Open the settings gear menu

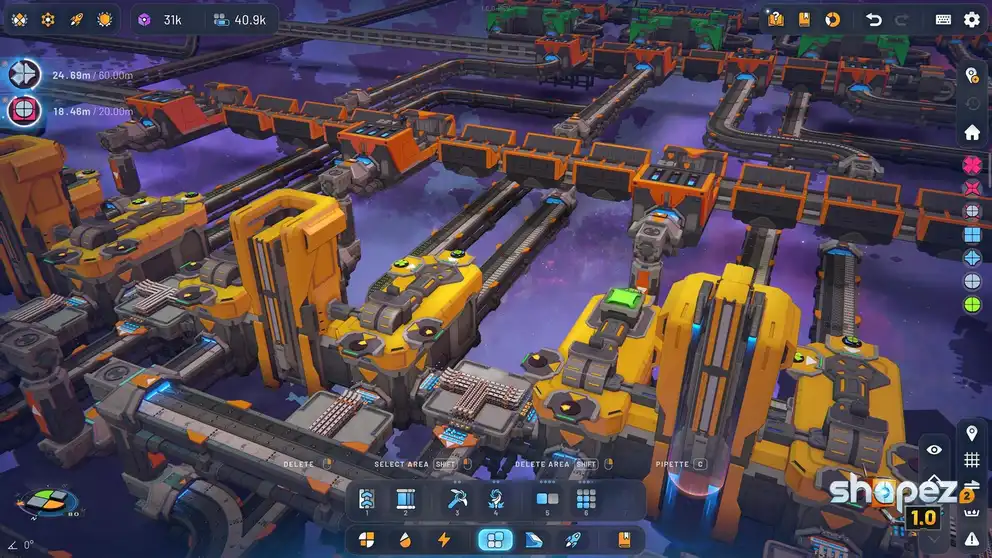971,19
